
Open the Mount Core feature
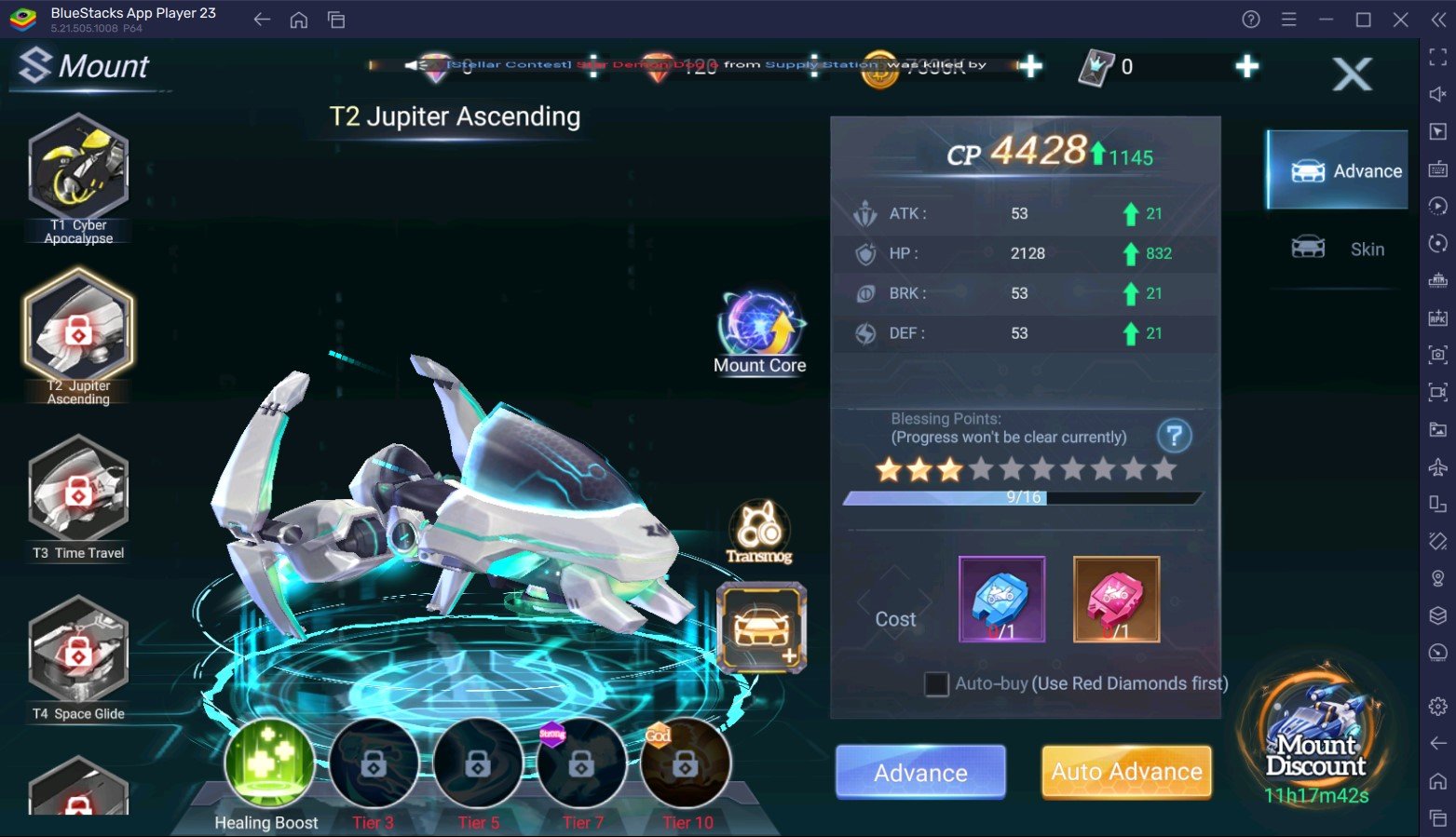[760, 331]
